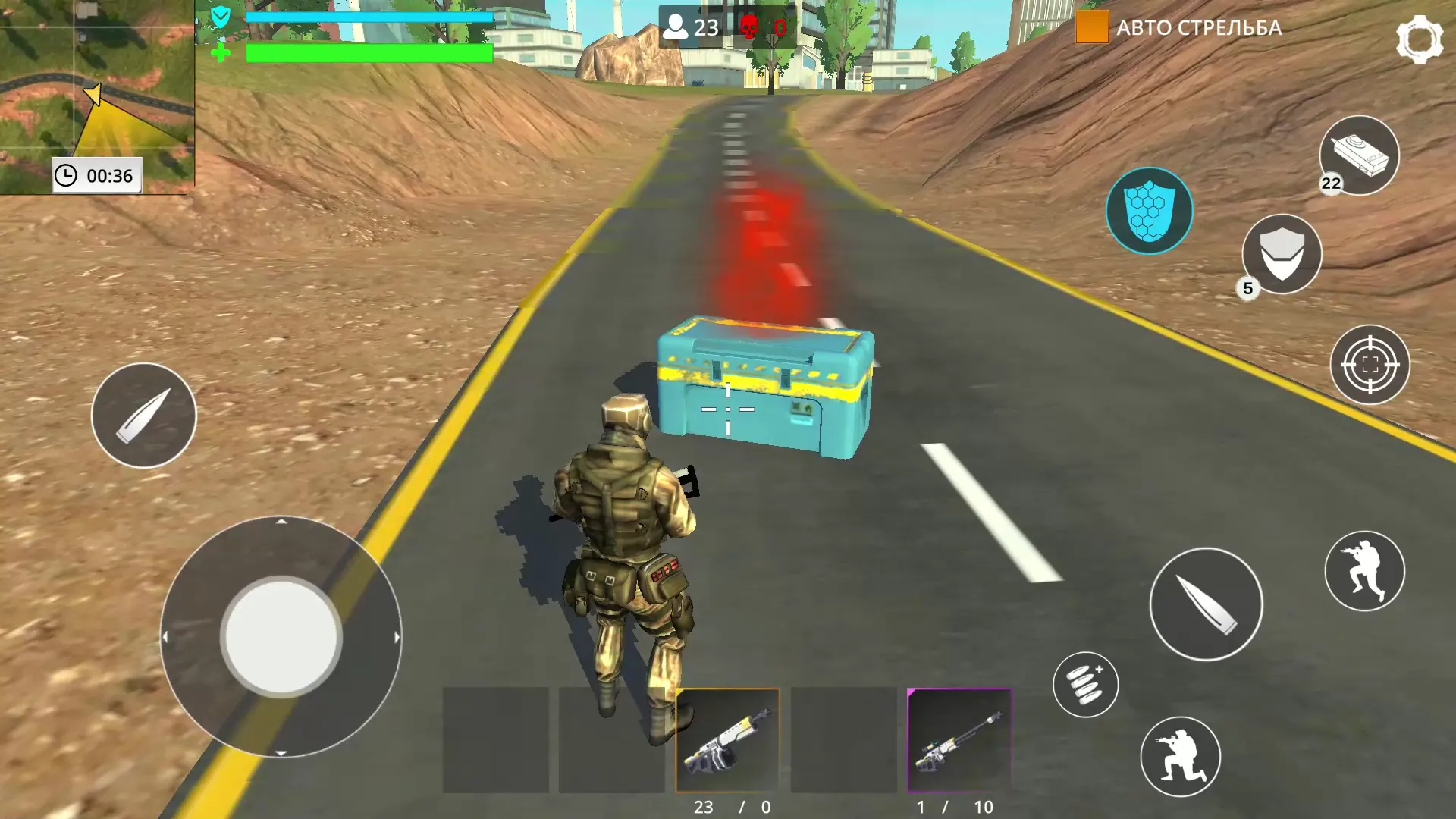Image resolution: width=1456 pixels, height=819 pixels.
Task: Tap the armor item with count 5
Action: [x=1280, y=256]
